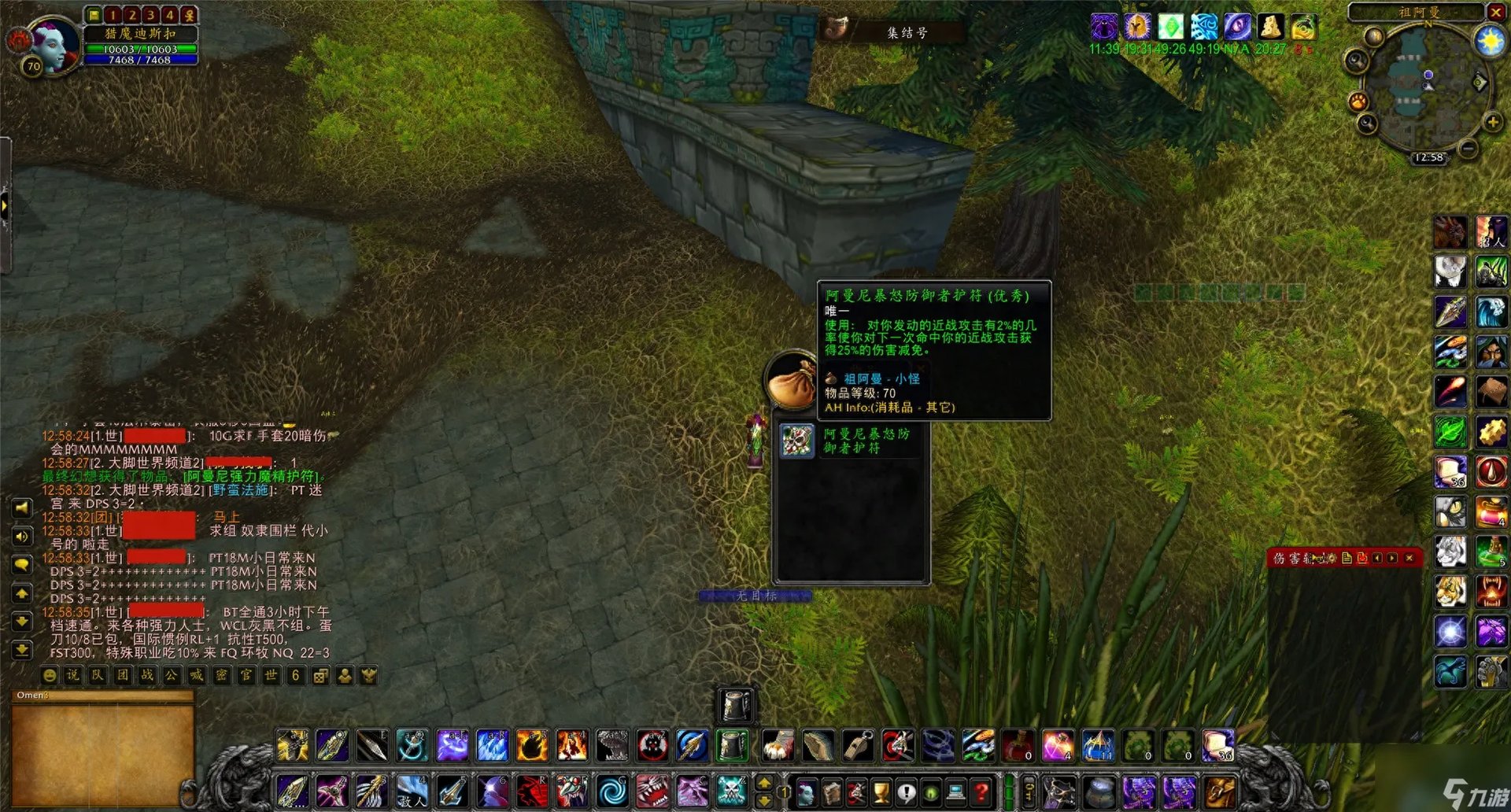The image size is (1511, 812).
Task: Open the red question mark help button
Action: point(981,792)
